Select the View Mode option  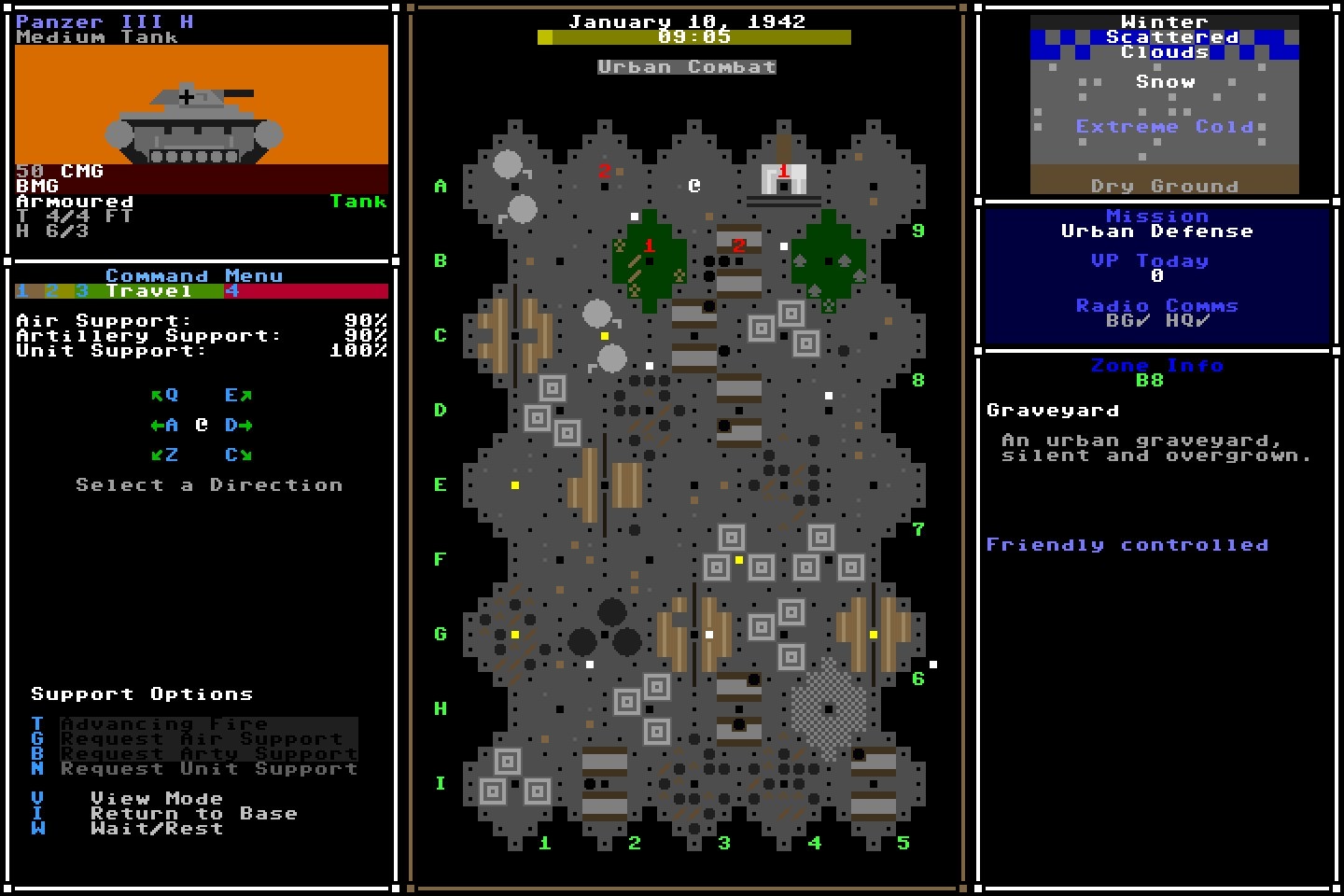[156, 798]
